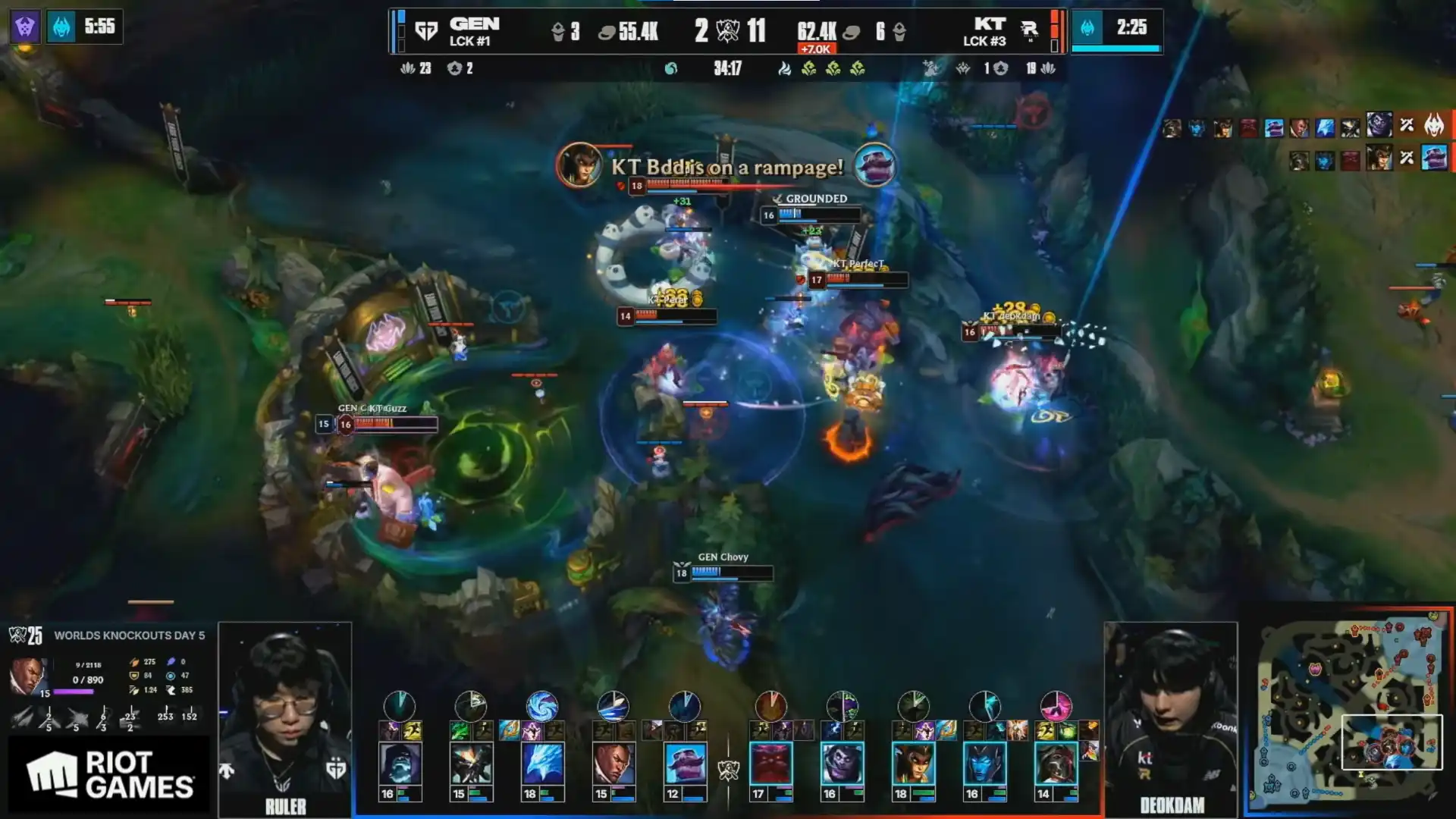The image size is (1456, 819).
Task: Click the Riot Games logo
Action: [x=110, y=775]
